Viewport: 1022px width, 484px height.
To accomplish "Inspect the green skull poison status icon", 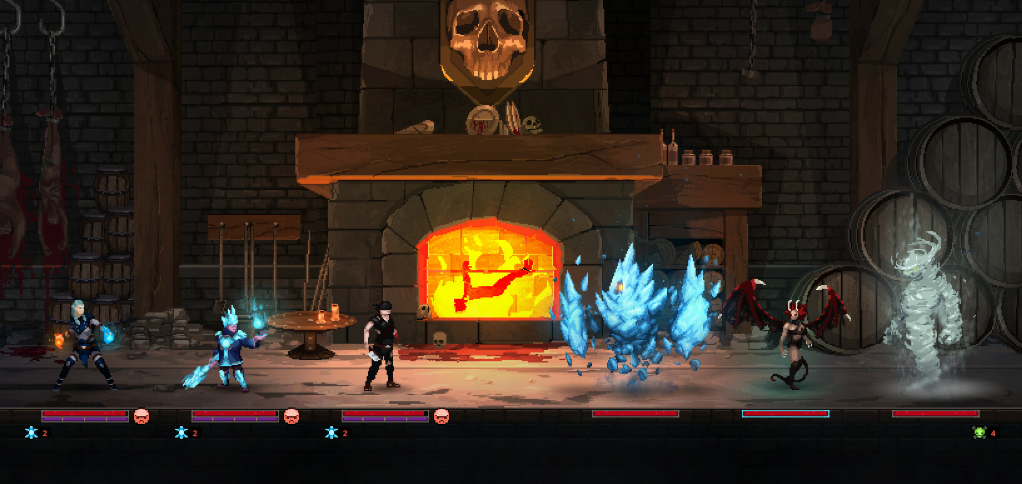I will tap(979, 433).
